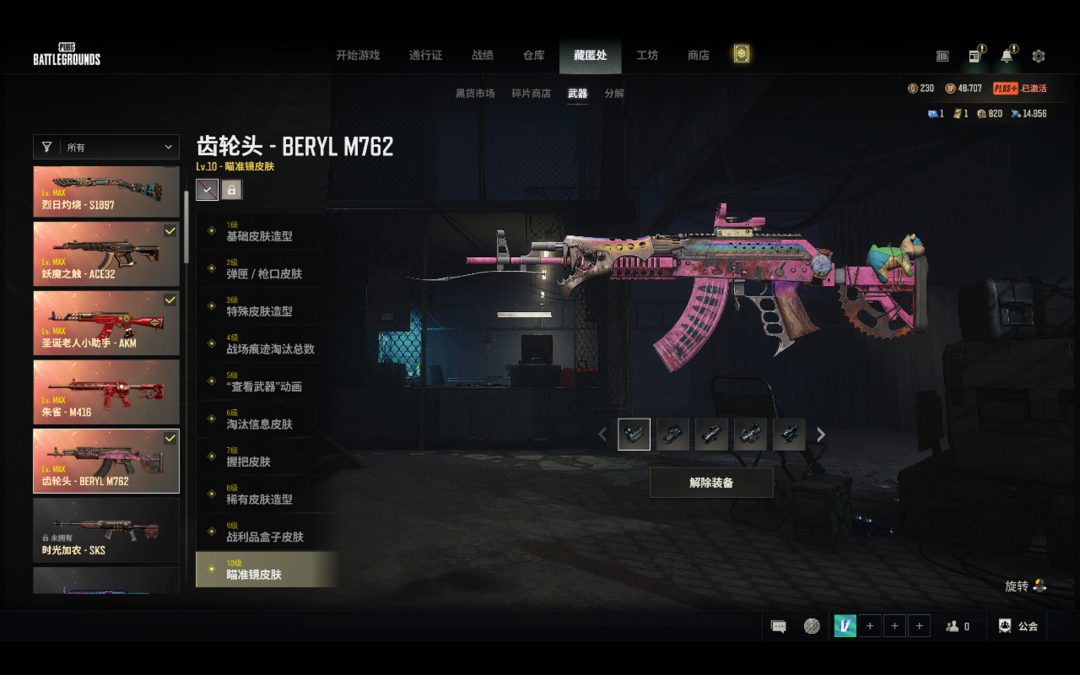Select the 圣诞老人小助手 - AKM skin

point(106,323)
